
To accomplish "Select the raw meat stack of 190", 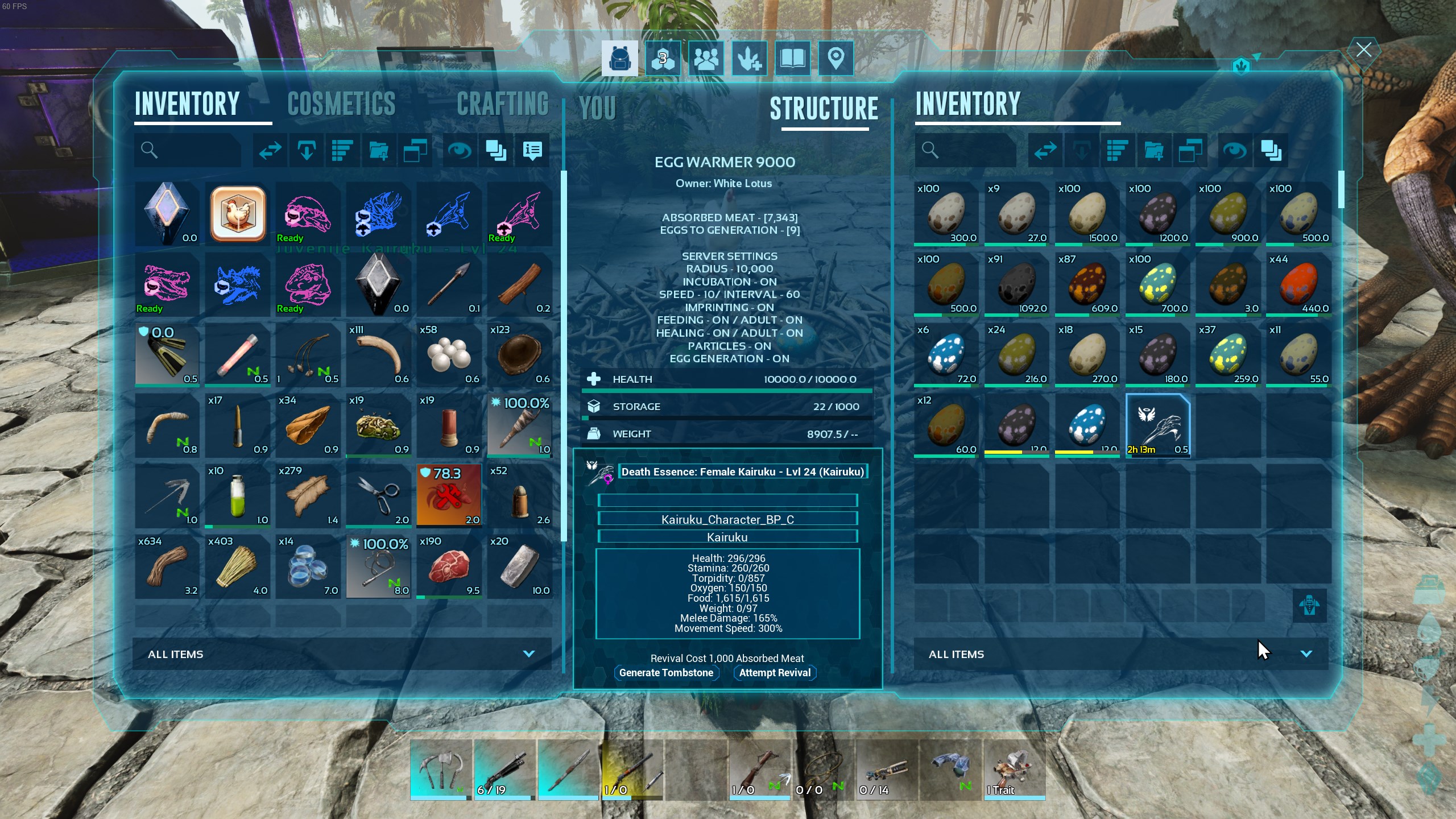I will [449, 566].
